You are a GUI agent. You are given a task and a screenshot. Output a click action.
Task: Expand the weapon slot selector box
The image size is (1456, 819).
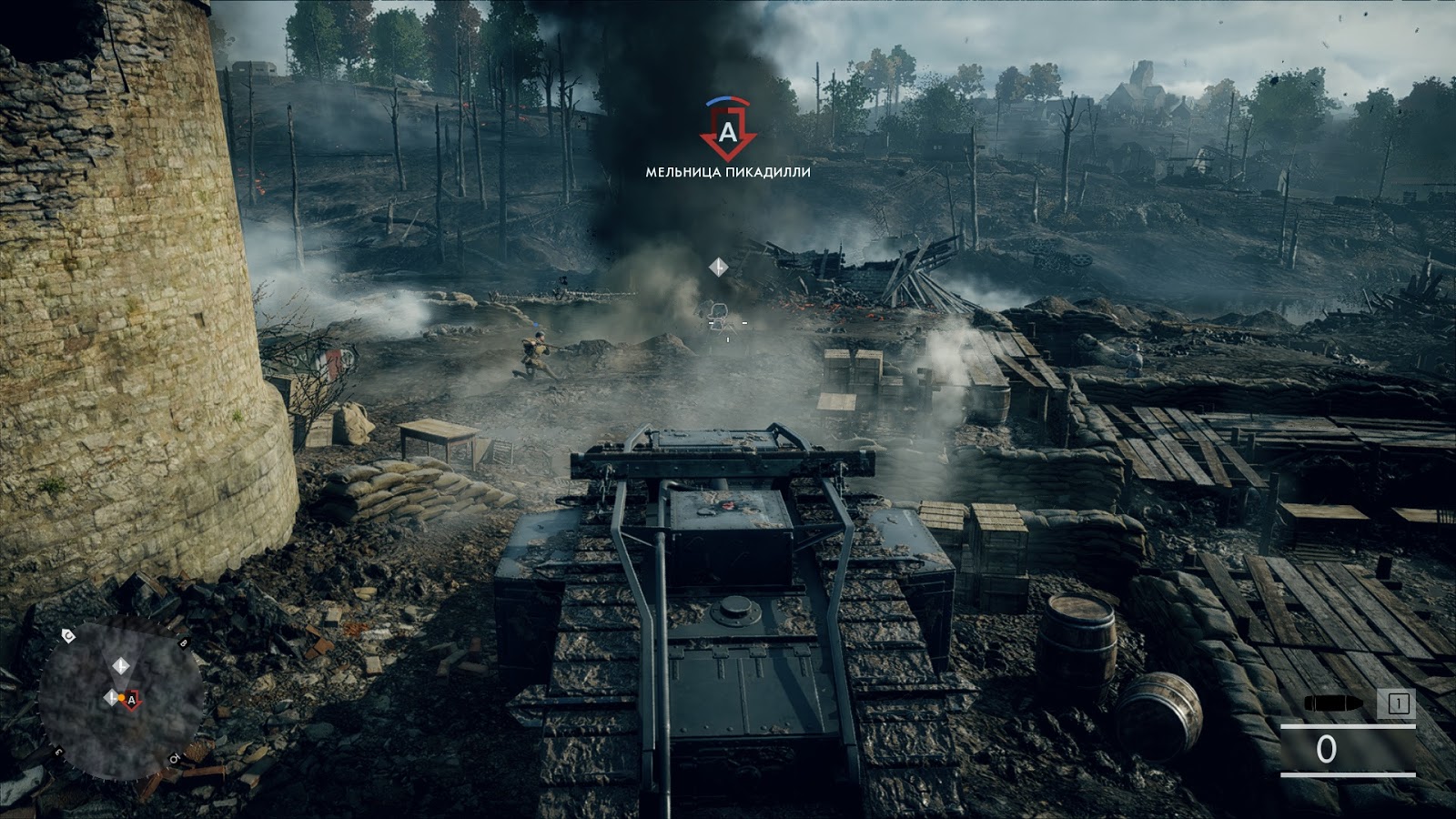(1397, 702)
